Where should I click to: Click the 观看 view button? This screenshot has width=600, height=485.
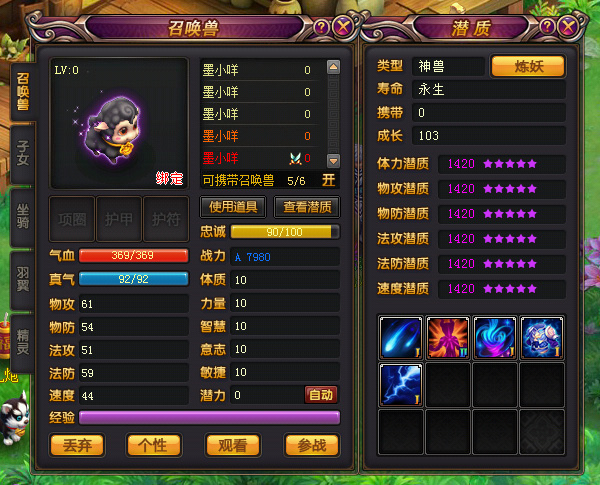coord(232,444)
